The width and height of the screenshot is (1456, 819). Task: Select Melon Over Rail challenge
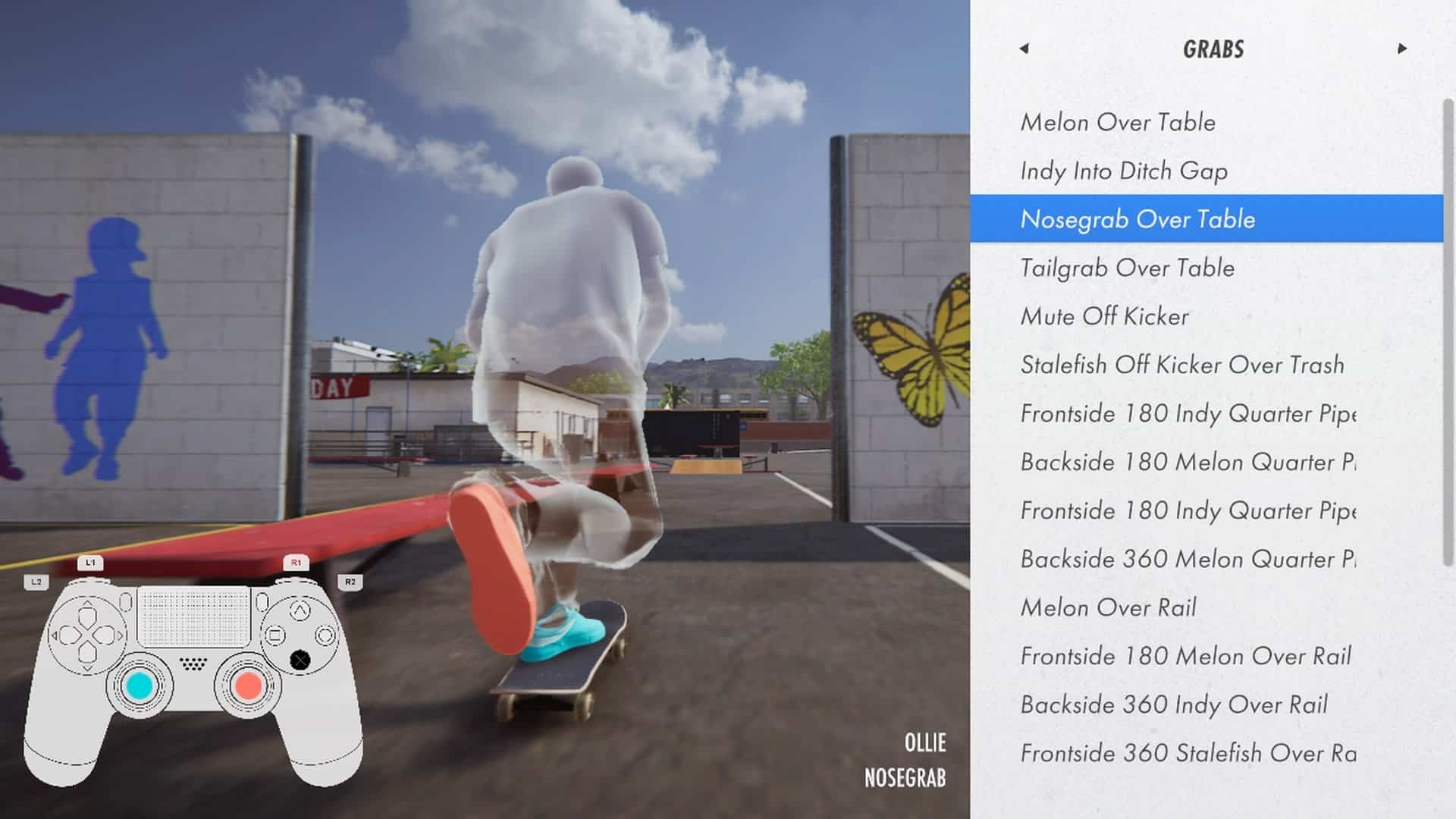point(1108,607)
